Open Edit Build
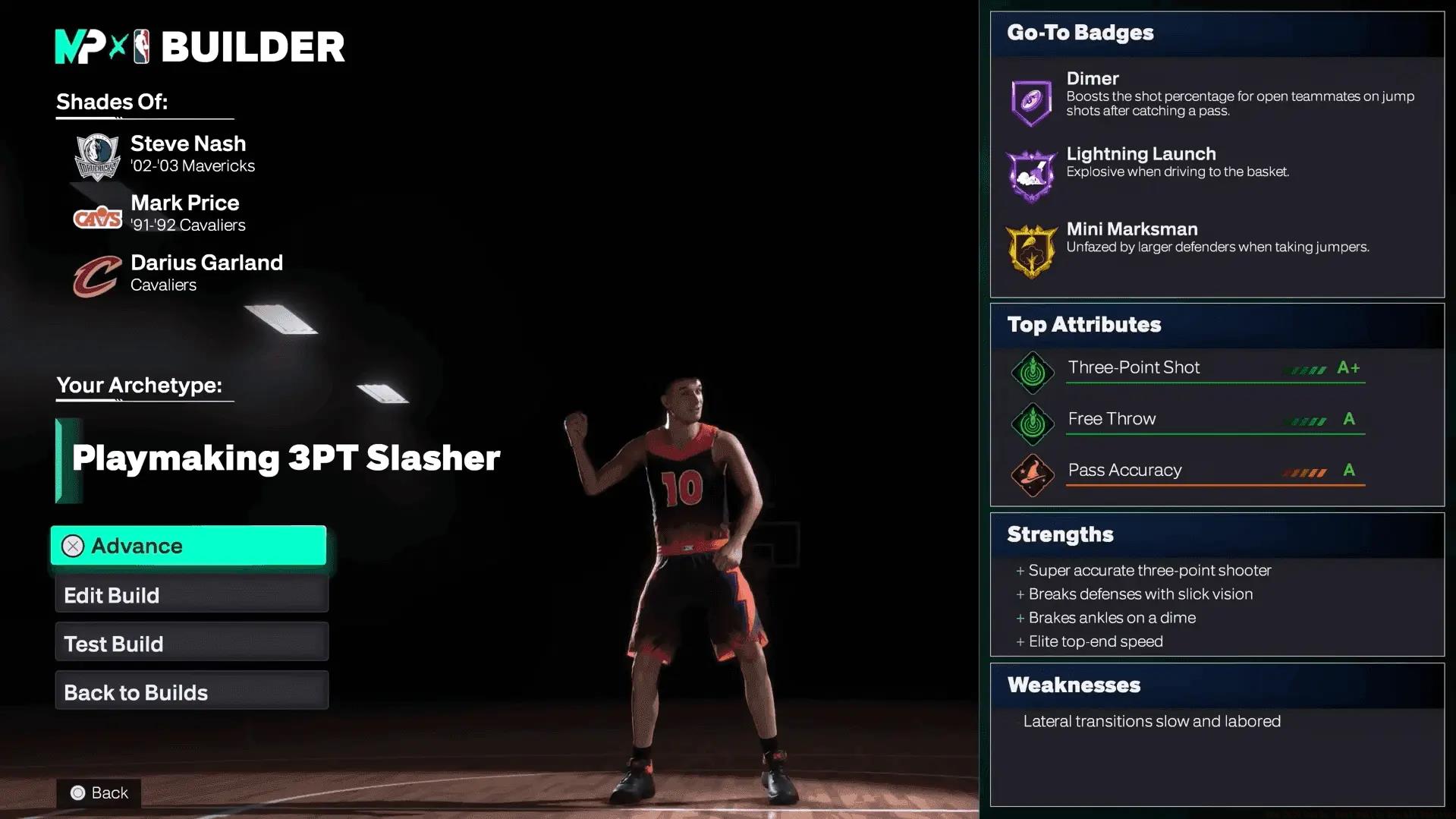This screenshot has width=1456, height=819. click(x=191, y=595)
